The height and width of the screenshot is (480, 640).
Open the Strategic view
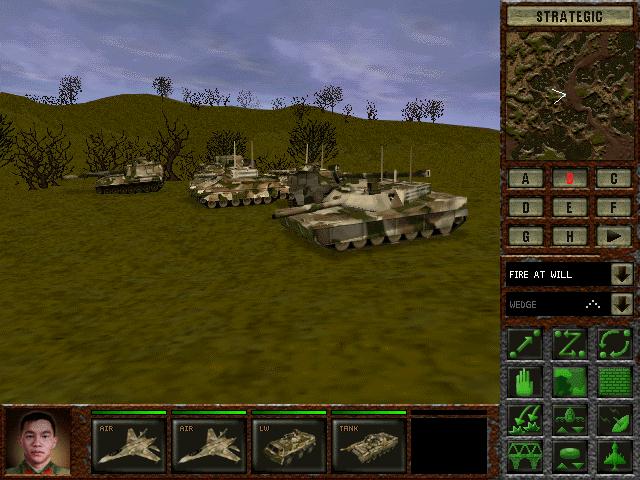pos(569,16)
